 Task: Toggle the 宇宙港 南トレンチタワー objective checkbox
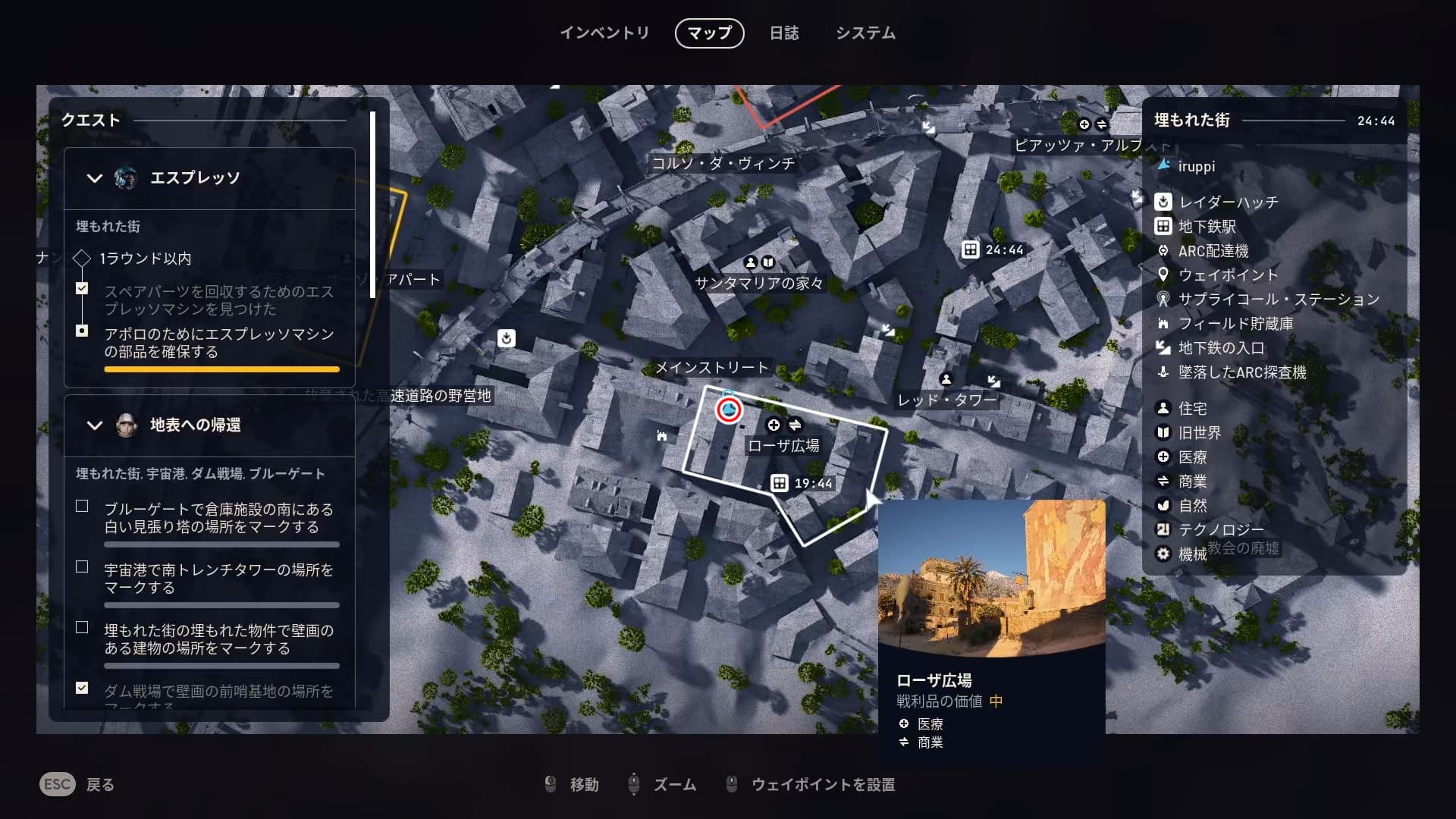click(82, 567)
